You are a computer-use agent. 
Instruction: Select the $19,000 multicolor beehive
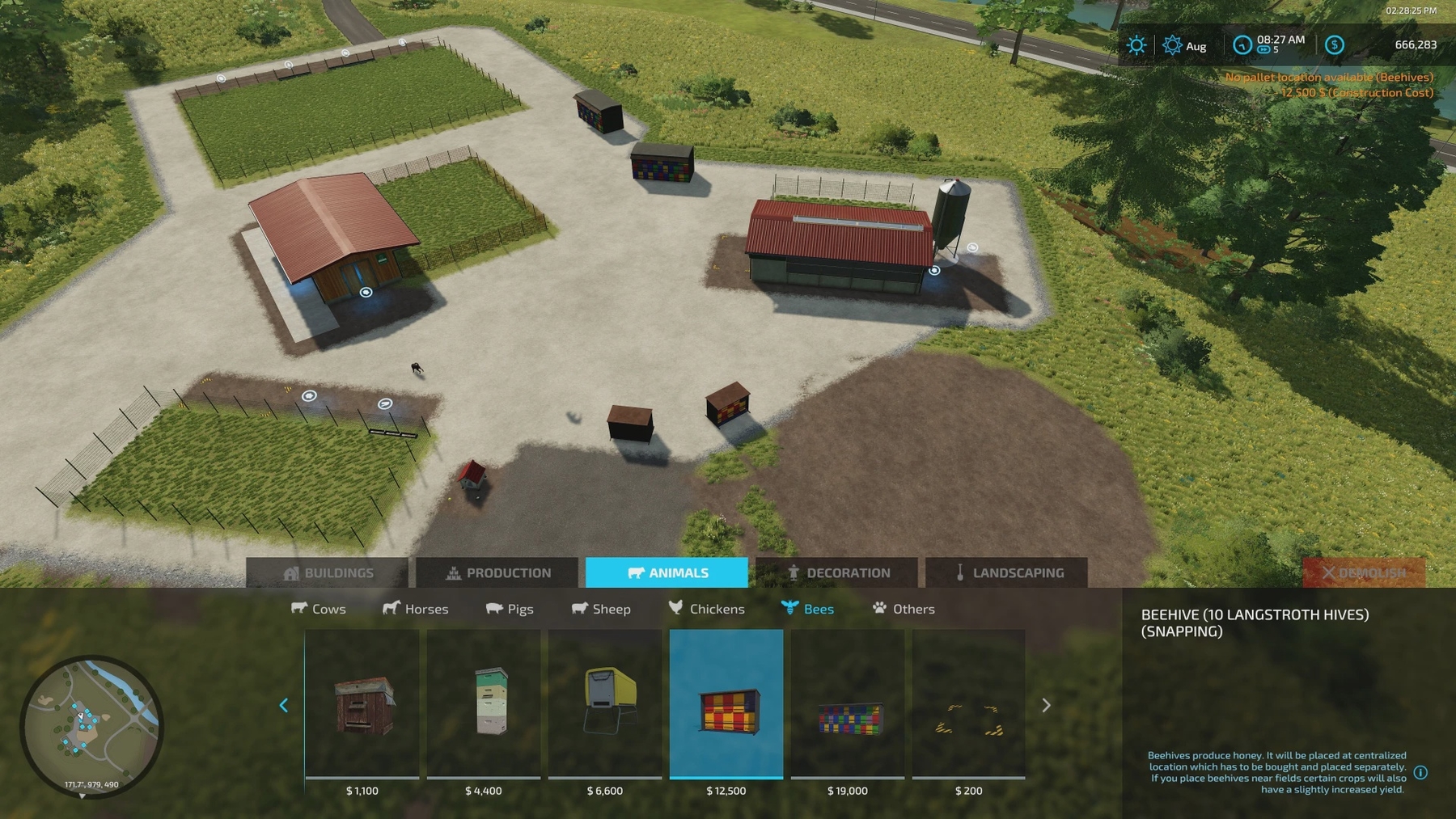tap(848, 705)
